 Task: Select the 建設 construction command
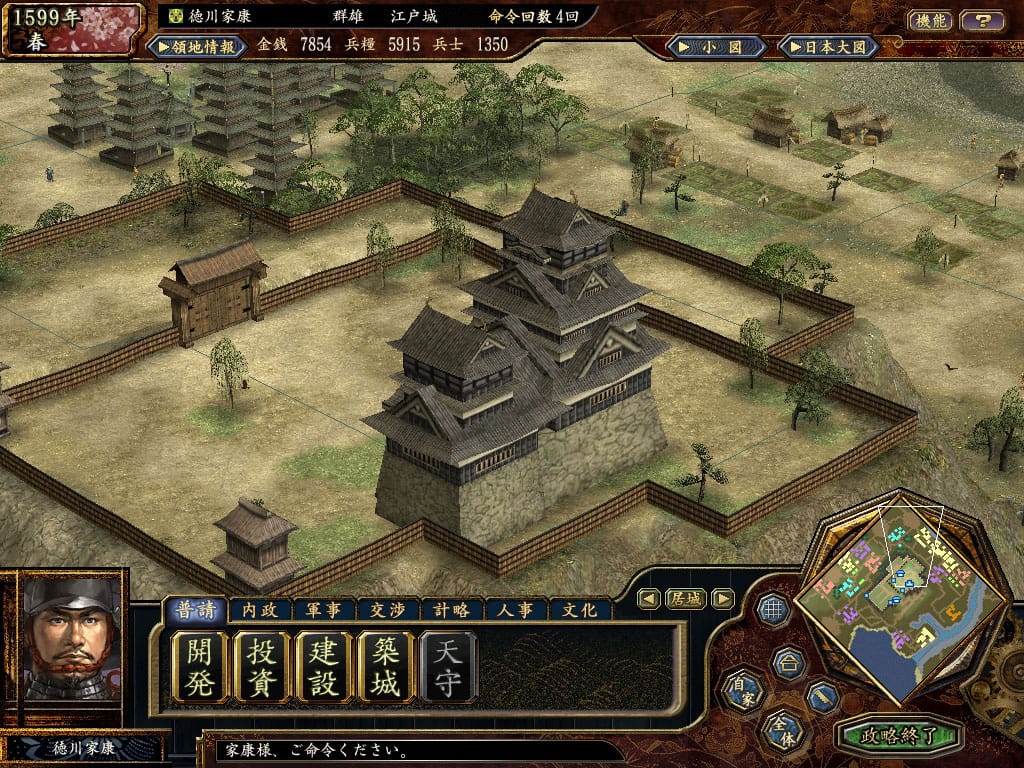pyautogui.click(x=324, y=666)
